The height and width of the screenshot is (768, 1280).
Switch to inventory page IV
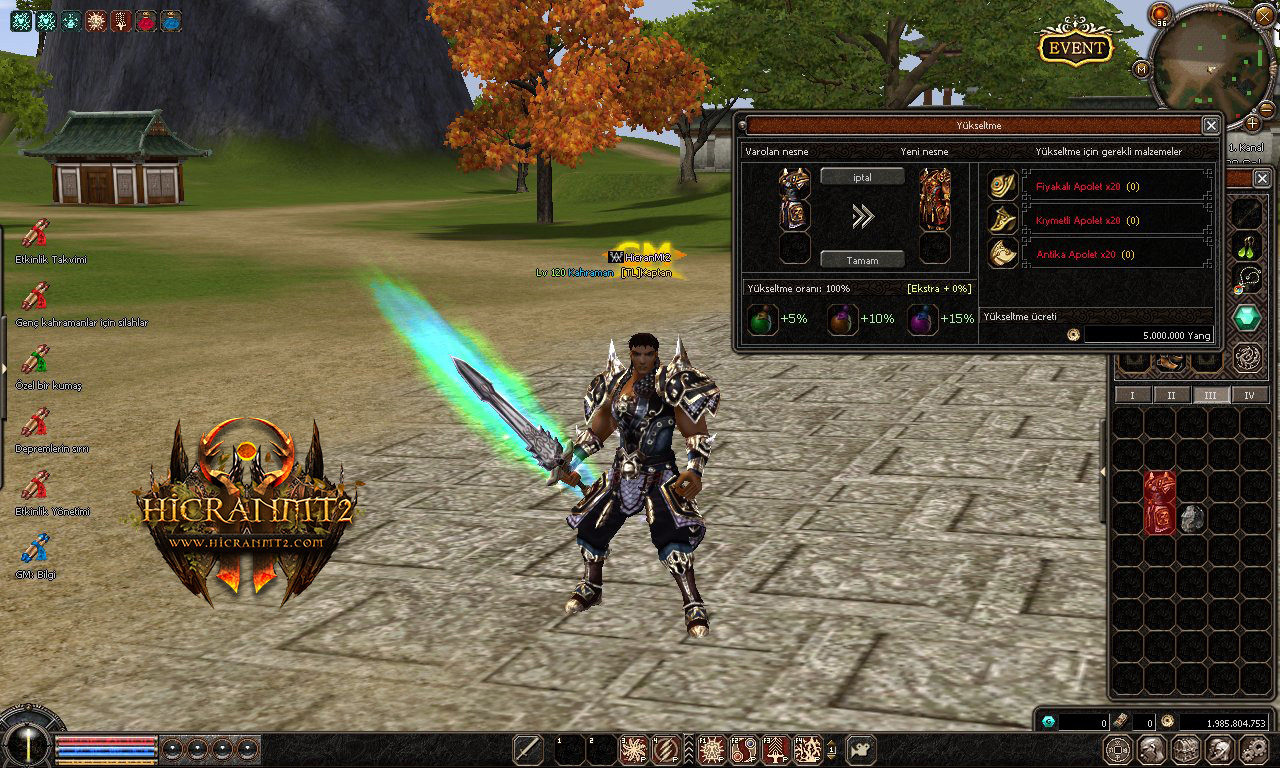pyautogui.click(x=1249, y=395)
